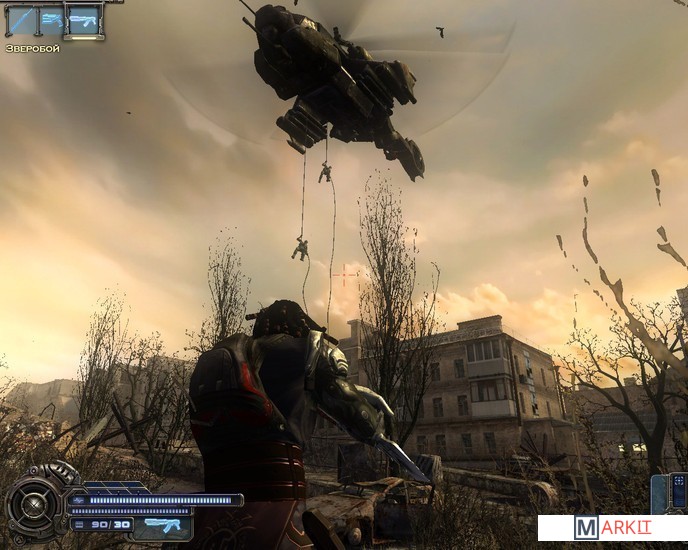Select the blade melee weapon slot

coord(20,20)
